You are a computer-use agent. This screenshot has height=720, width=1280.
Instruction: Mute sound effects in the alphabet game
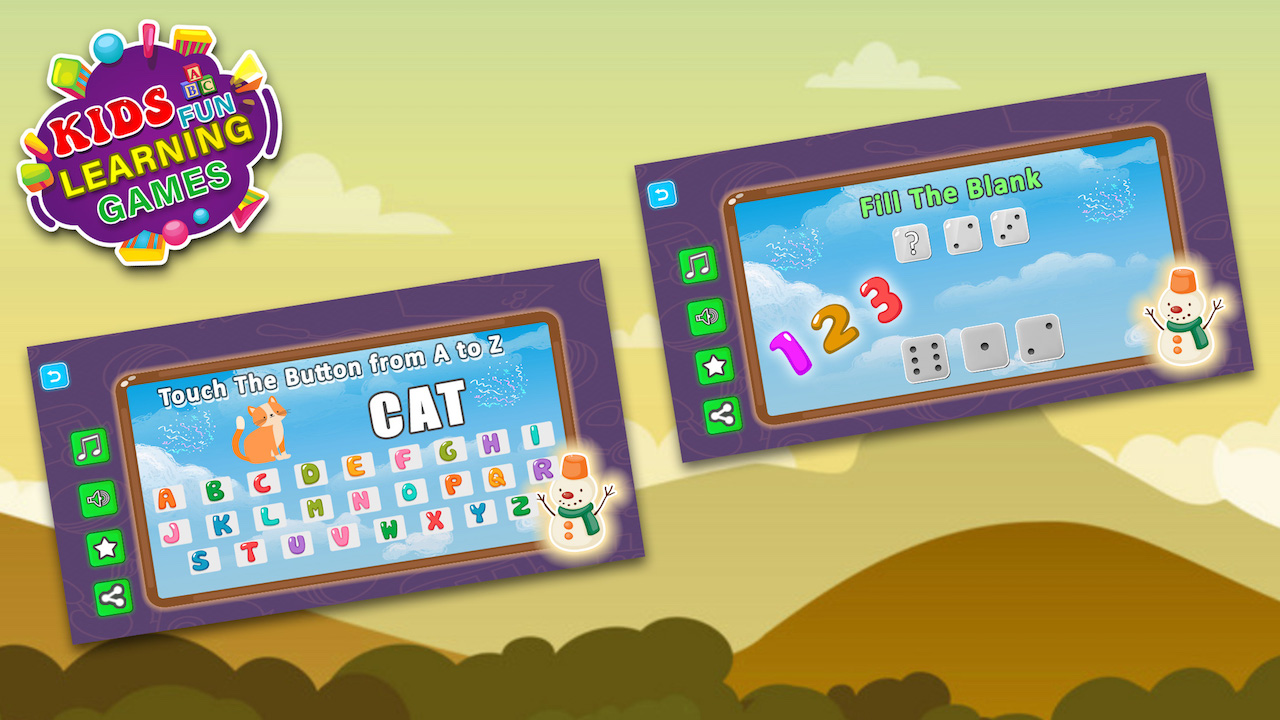coord(97,497)
